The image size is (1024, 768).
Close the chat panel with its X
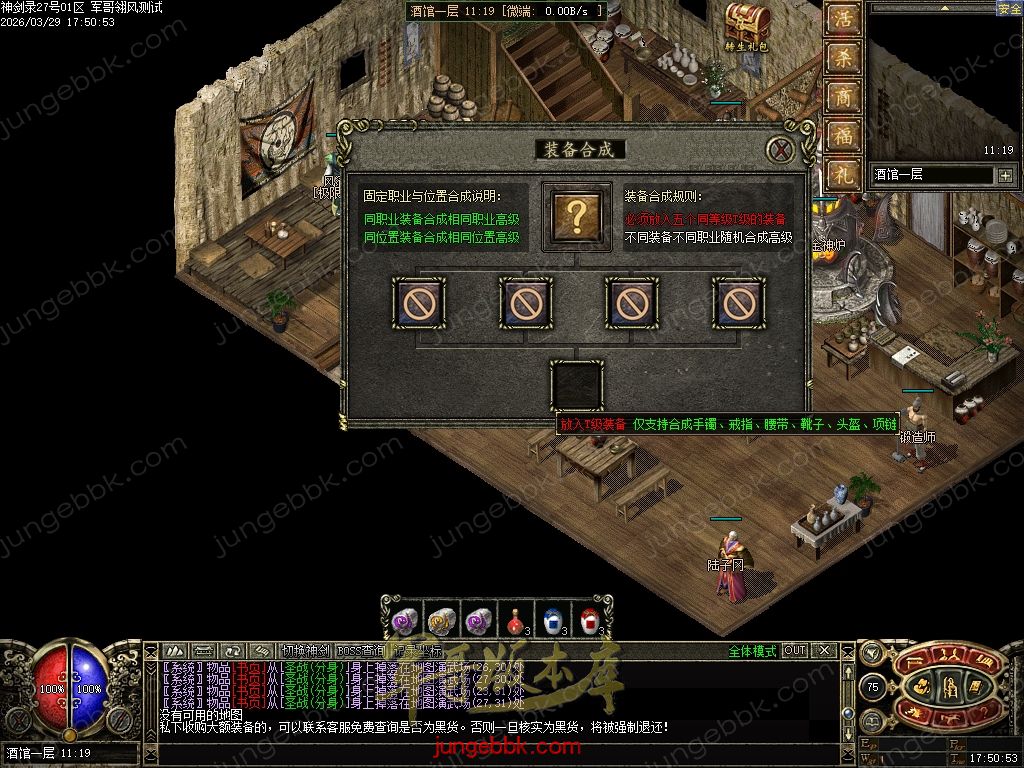[x=824, y=651]
